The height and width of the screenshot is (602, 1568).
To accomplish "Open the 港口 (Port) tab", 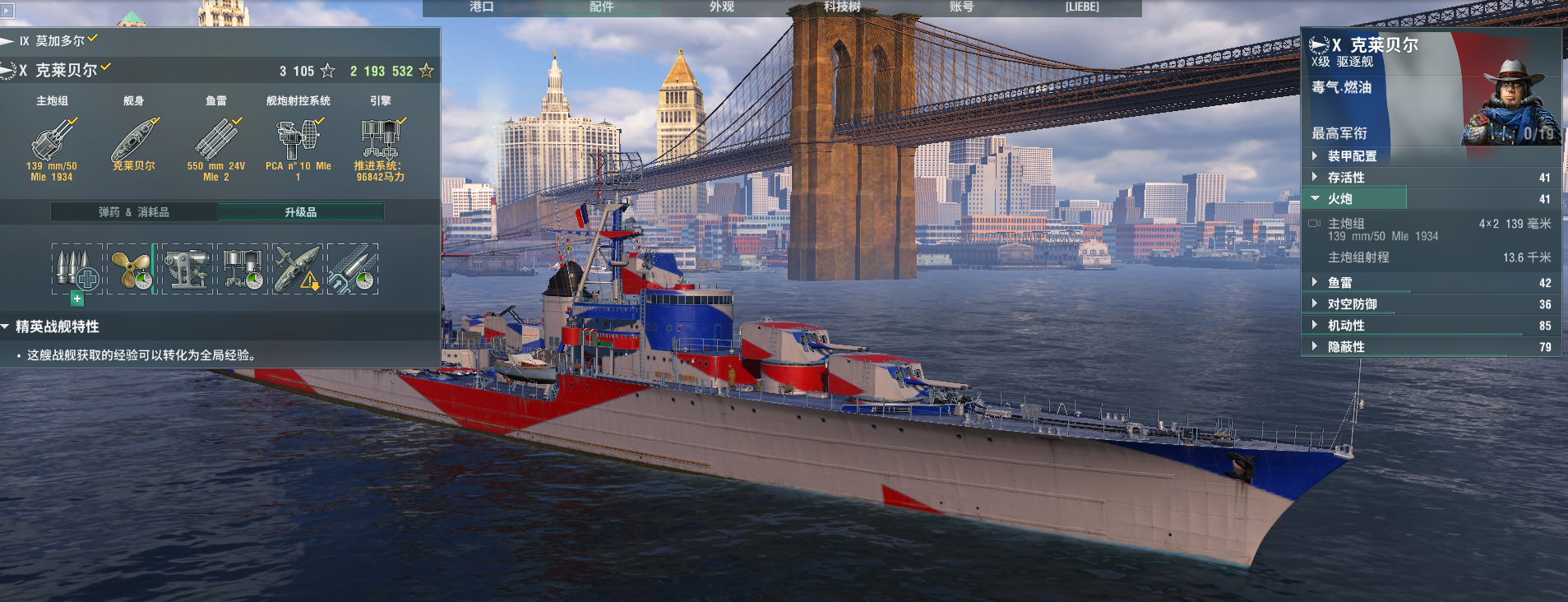I will coord(482,7).
